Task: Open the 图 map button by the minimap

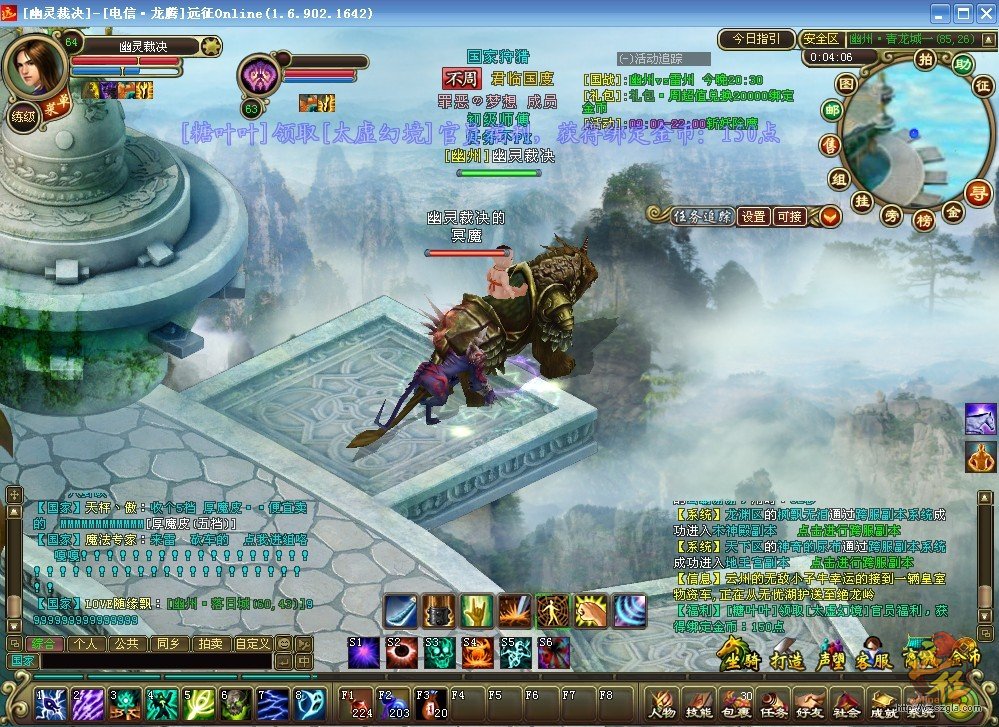Action: (846, 83)
